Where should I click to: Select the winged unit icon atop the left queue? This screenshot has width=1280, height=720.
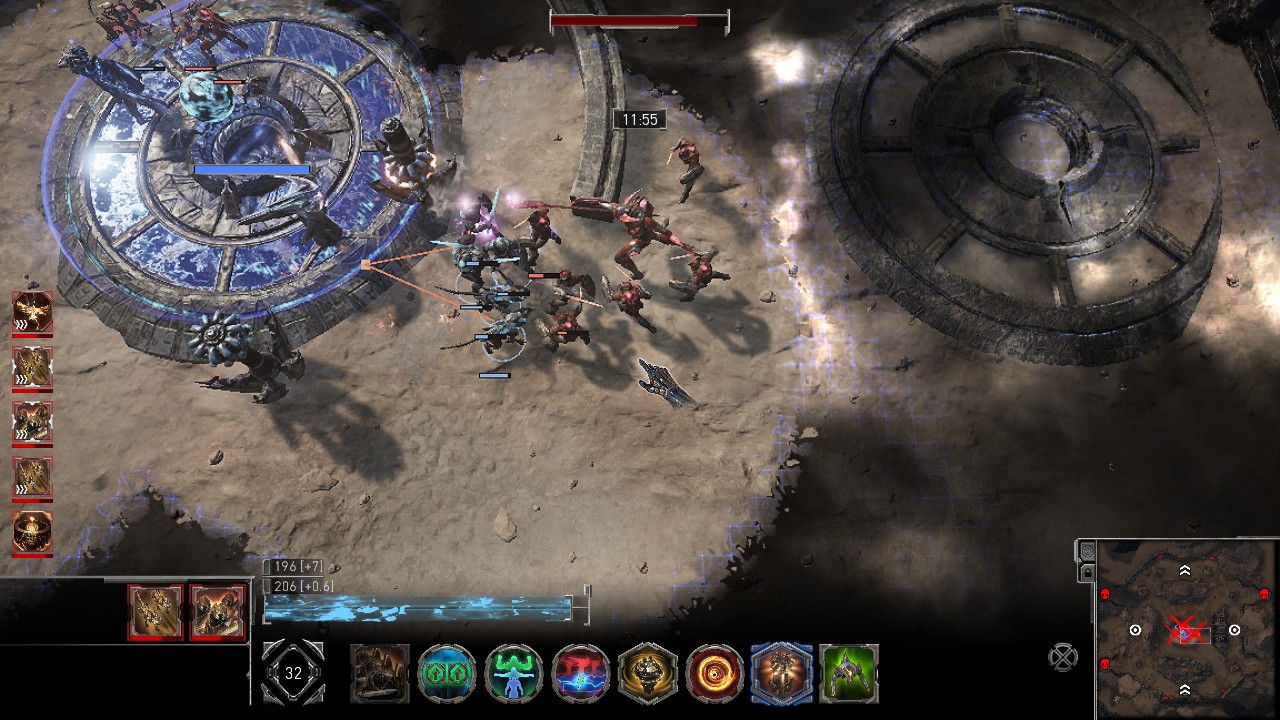(x=31, y=311)
